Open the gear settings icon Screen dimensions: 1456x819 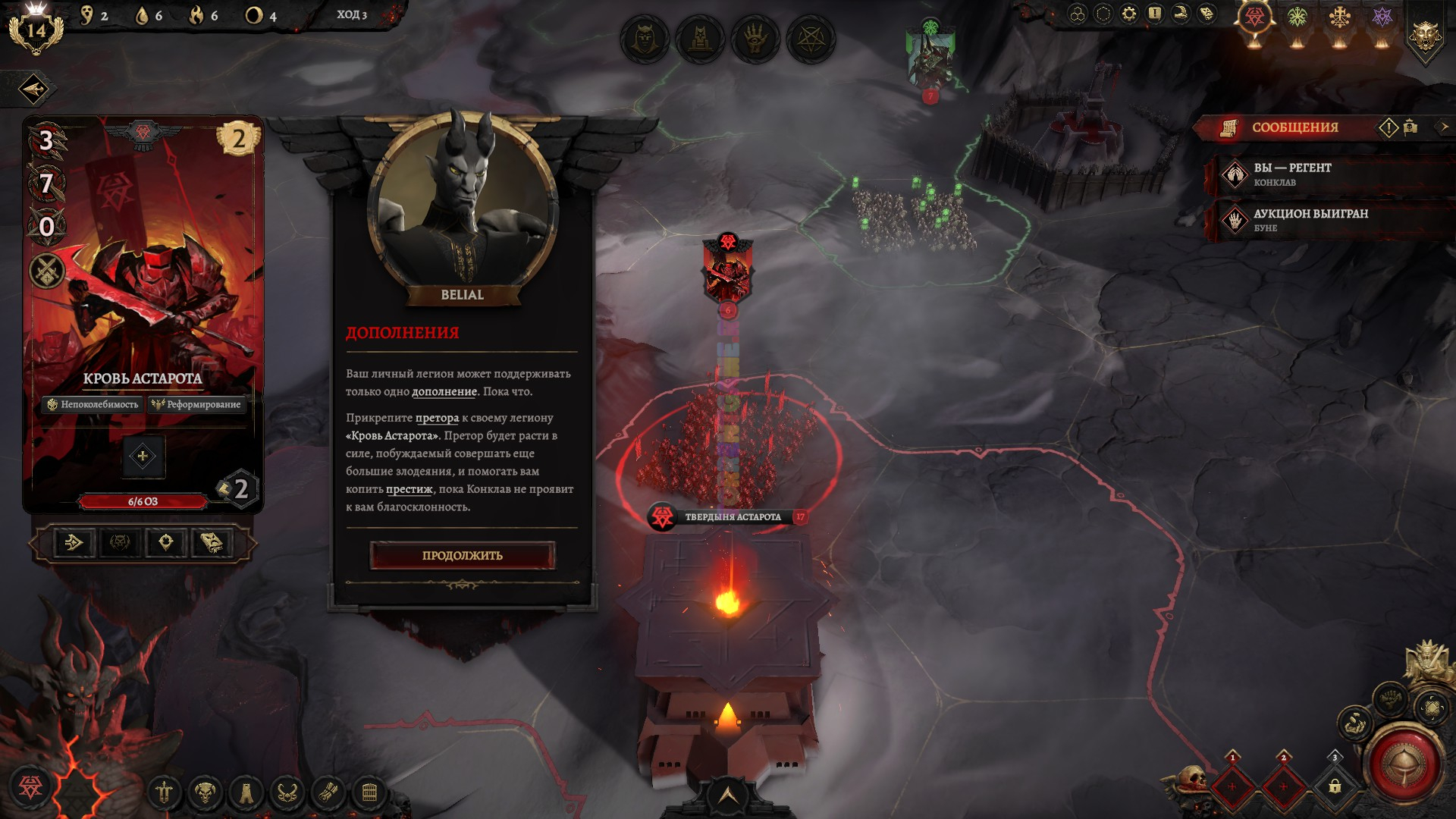pos(1128,14)
